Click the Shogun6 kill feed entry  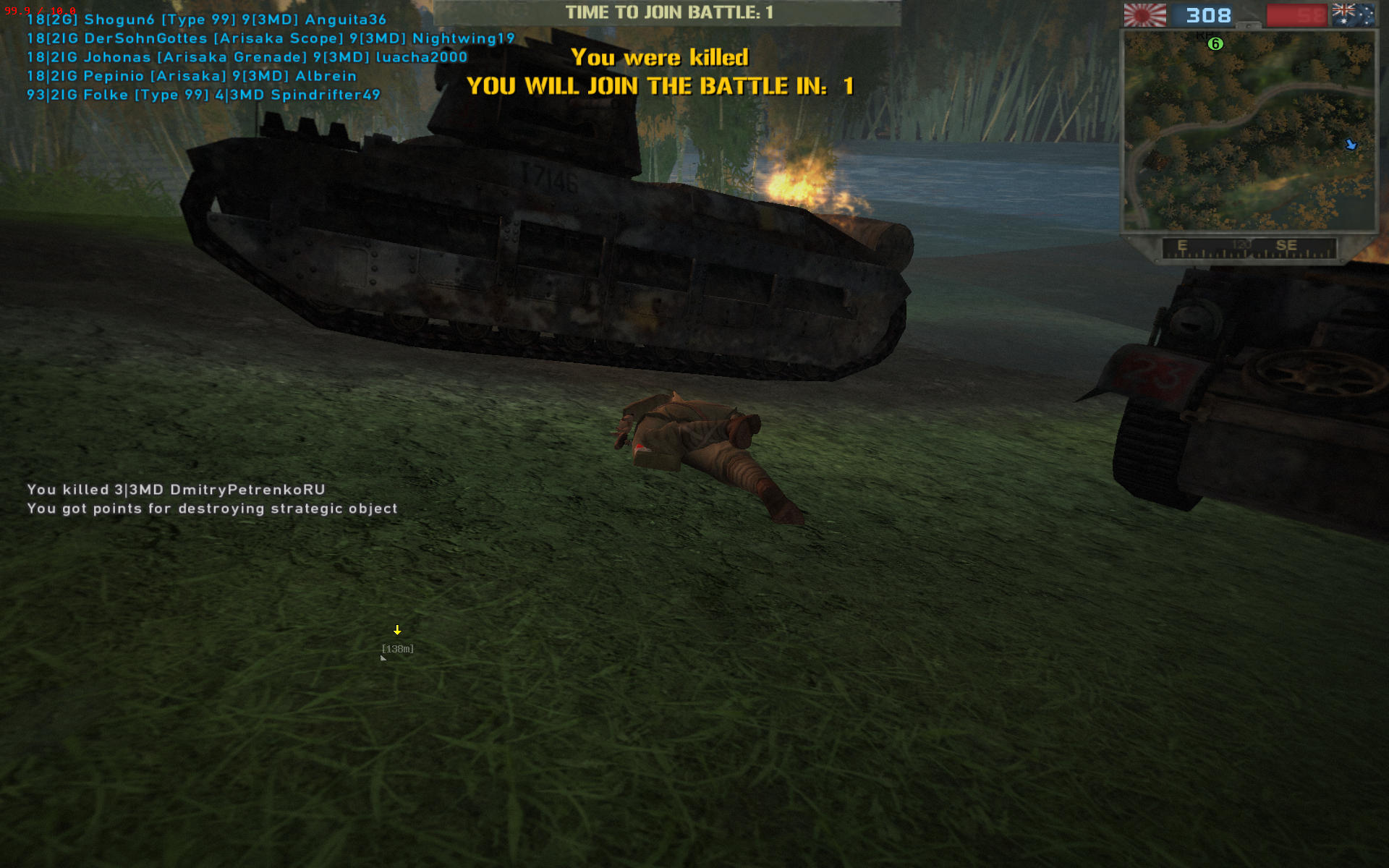pos(206,20)
